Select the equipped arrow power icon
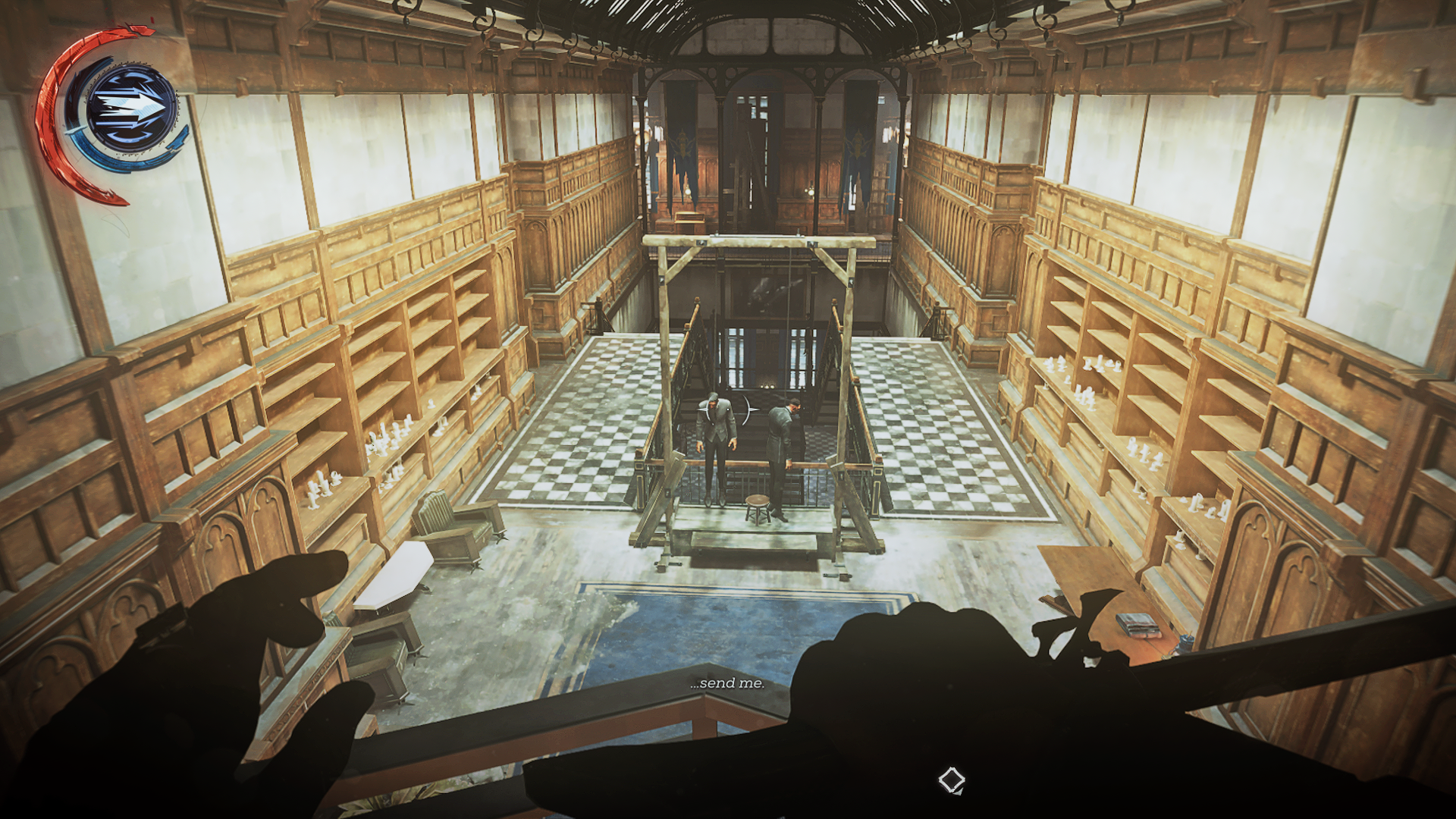Image resolution: width=1456 pixels, height=819 pixels. pyautogui.click(x=131, y=108)
